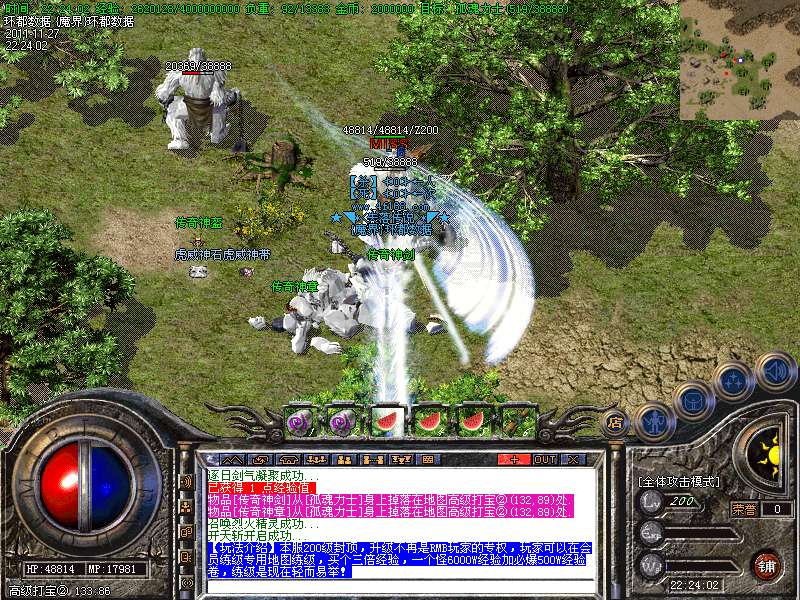Toggle the sound speaker icon

point(775,371)
